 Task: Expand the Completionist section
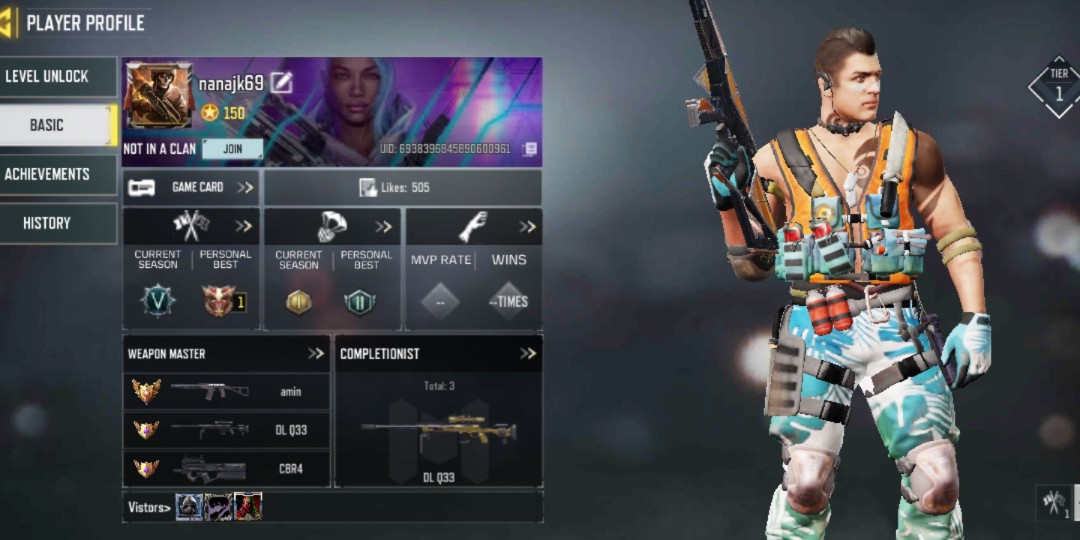(x=528, y=354)
